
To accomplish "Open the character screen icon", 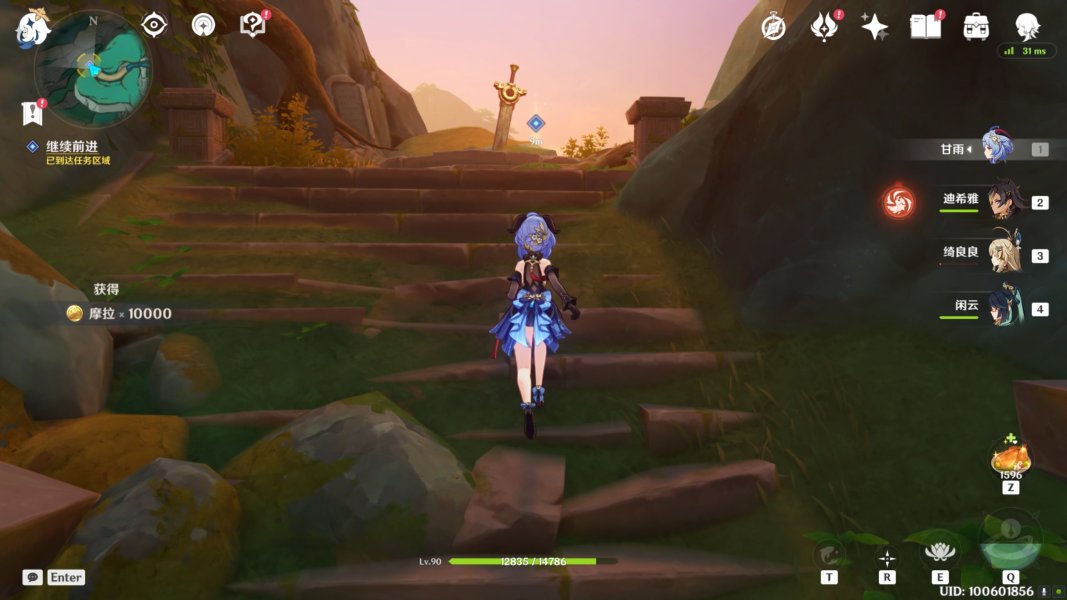I will click(1026, 26).
